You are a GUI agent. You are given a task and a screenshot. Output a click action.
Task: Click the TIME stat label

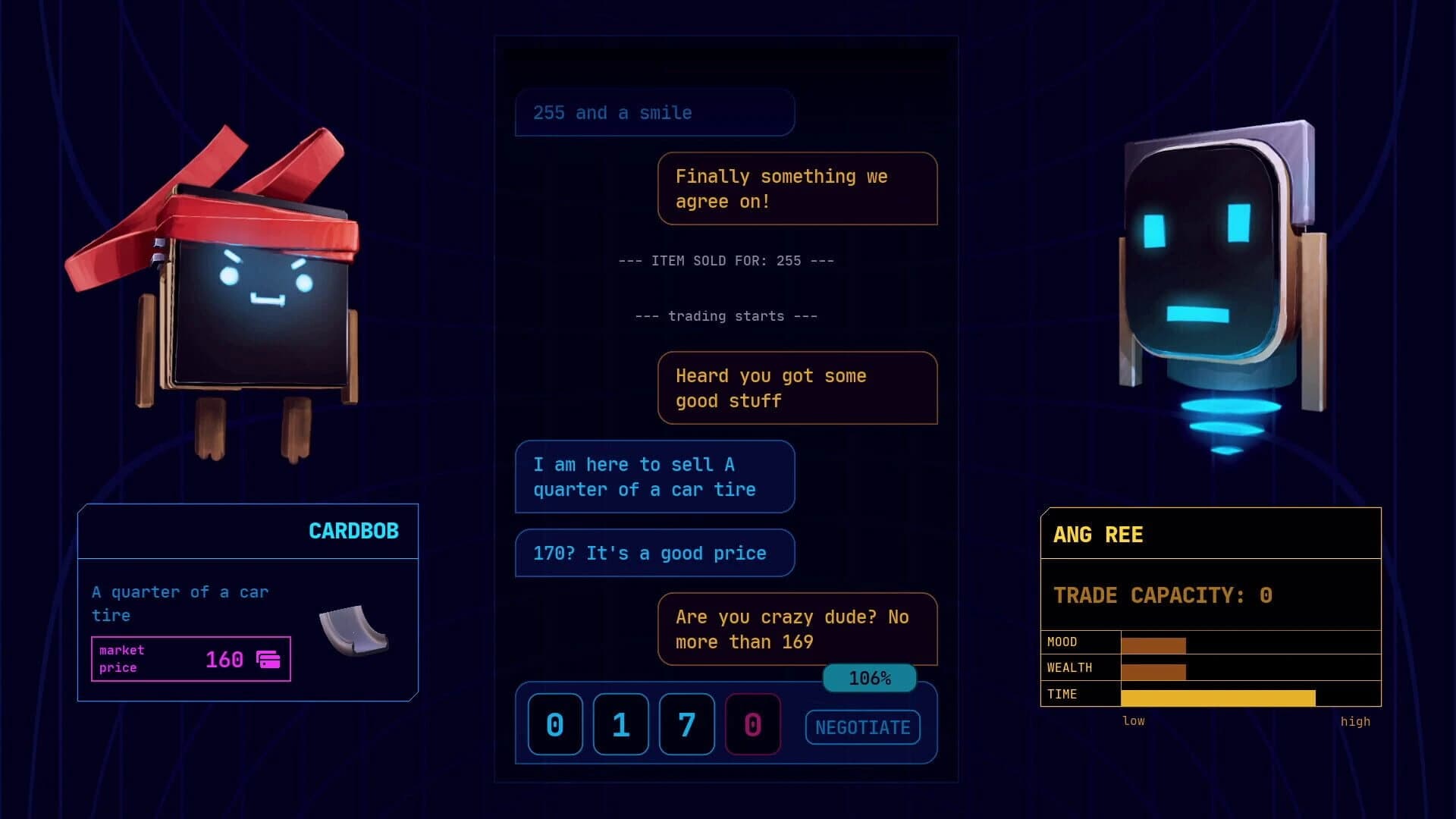click(x=1062, y=694)
